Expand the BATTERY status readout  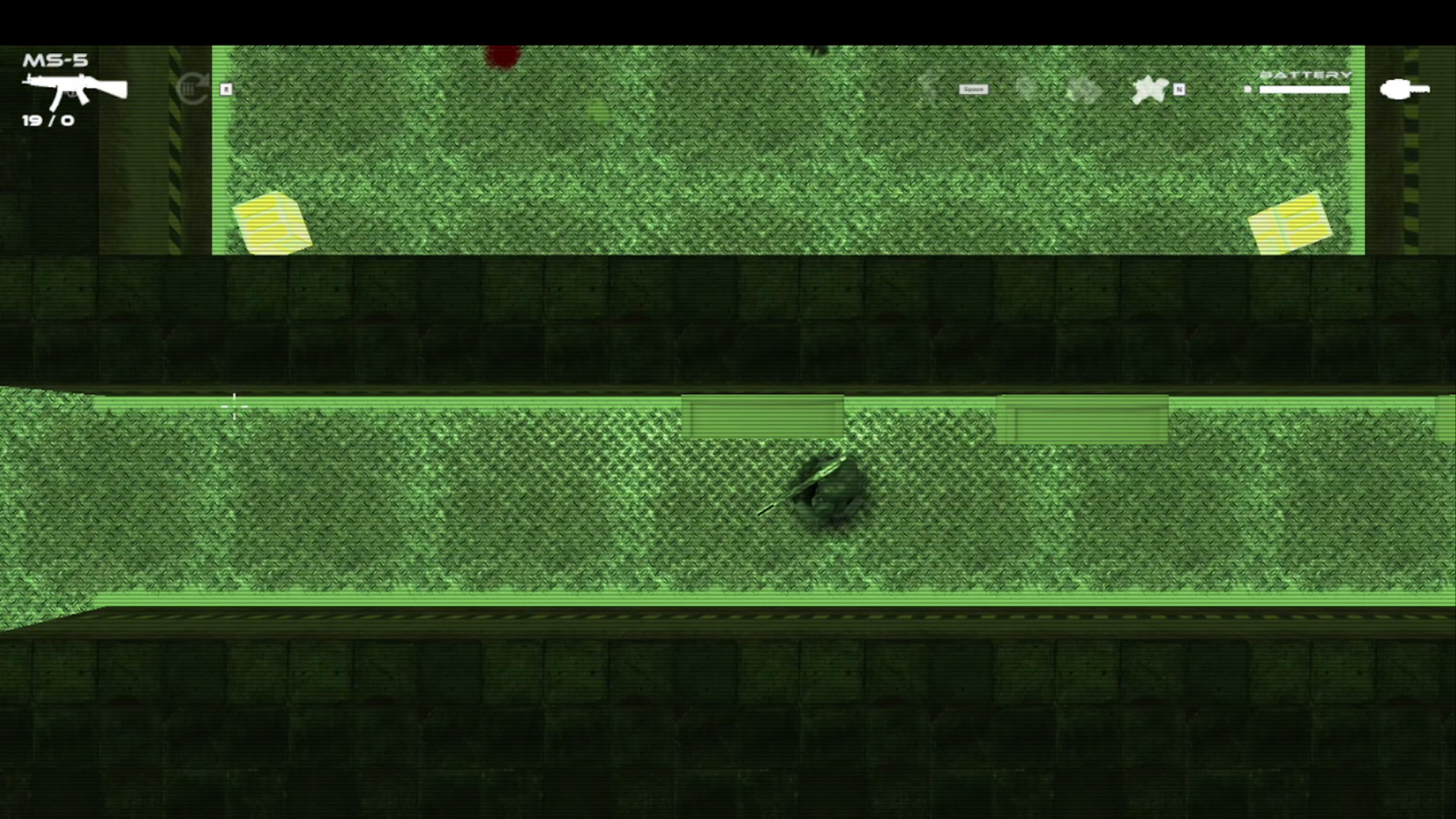(1305, 76)
